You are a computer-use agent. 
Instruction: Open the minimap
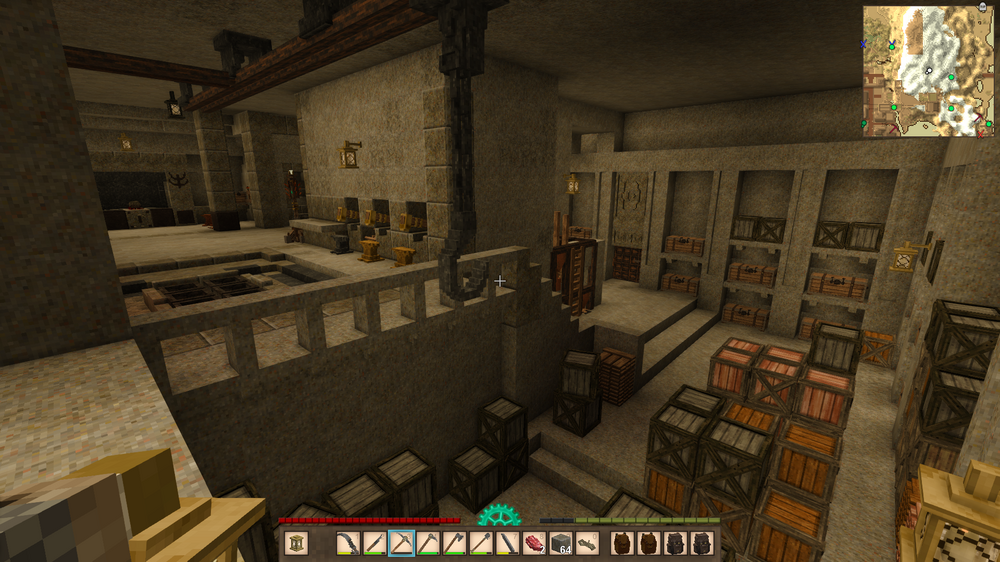tap(929, 71)
